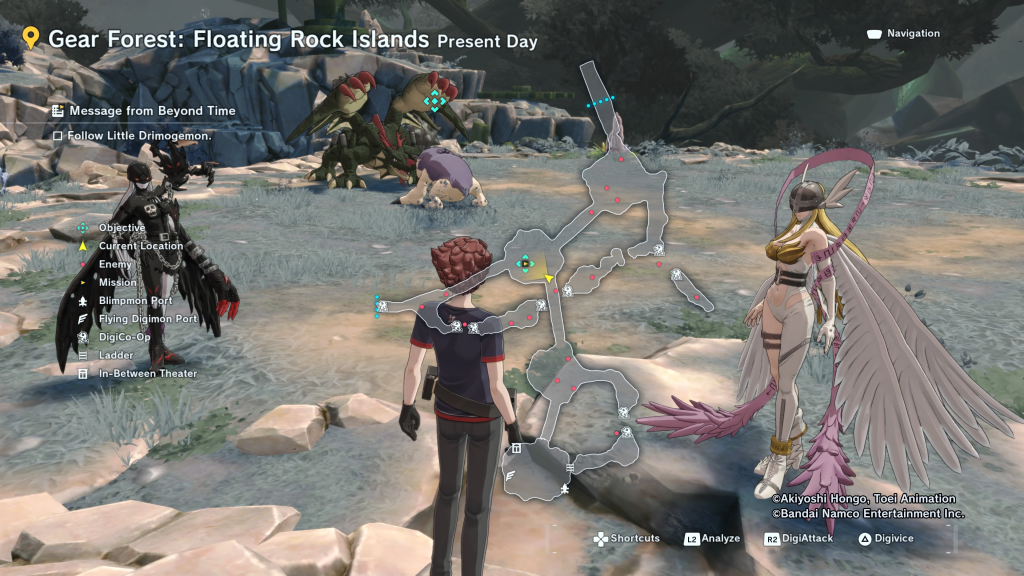
Task: Choose the Flying Digimon Port legend entry
Action: point(147,319)
